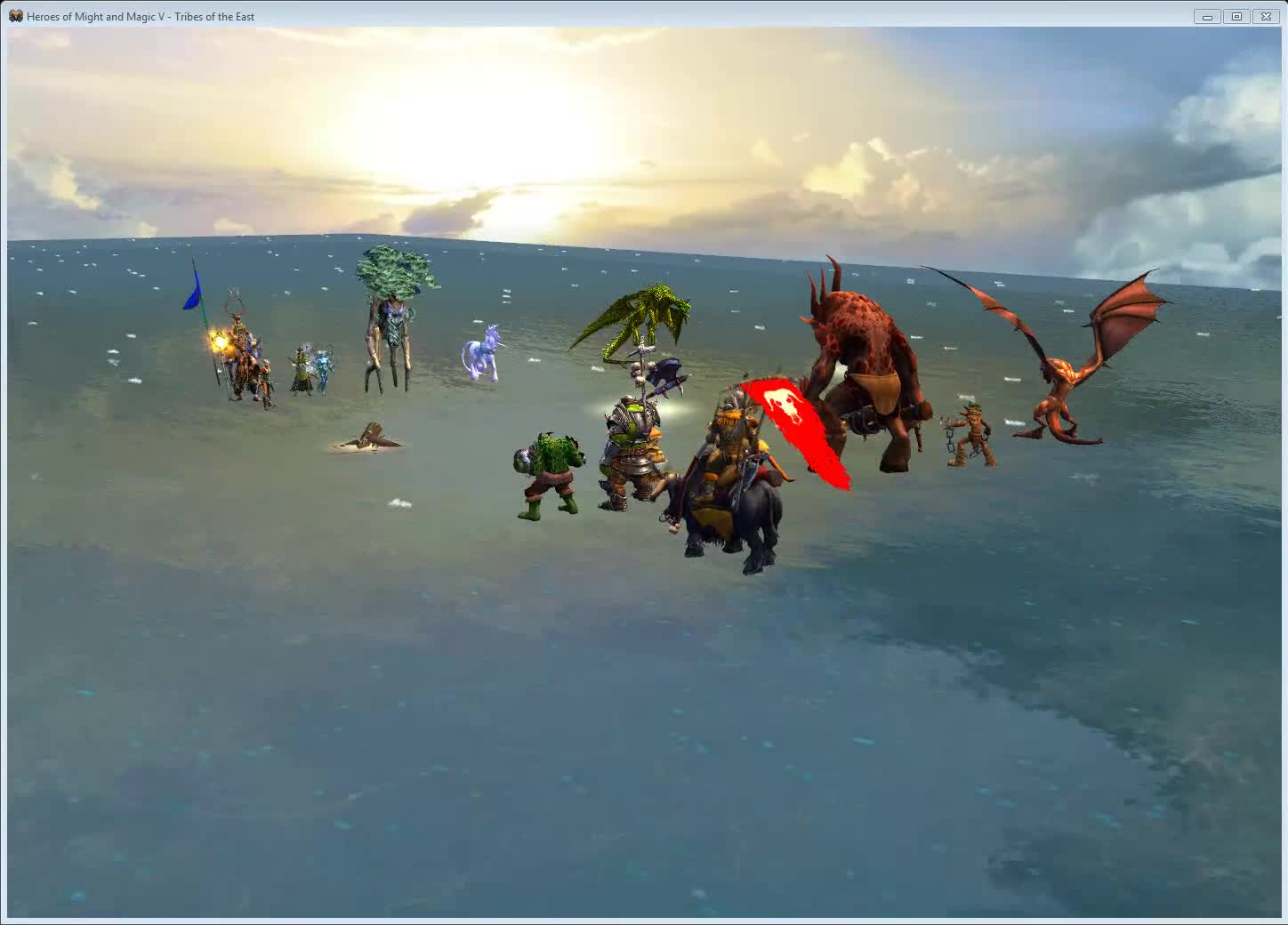Select the elf archer behind the hero
This screenshot has height=925, width=1288.
point(265,378)
